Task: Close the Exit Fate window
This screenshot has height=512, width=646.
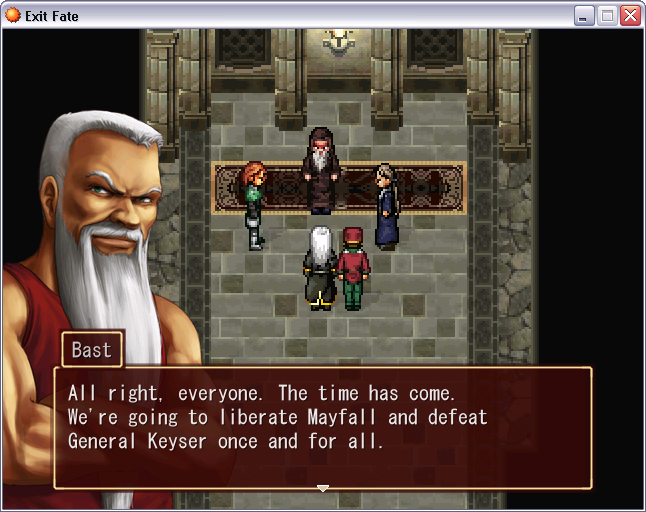Action: 630,15
